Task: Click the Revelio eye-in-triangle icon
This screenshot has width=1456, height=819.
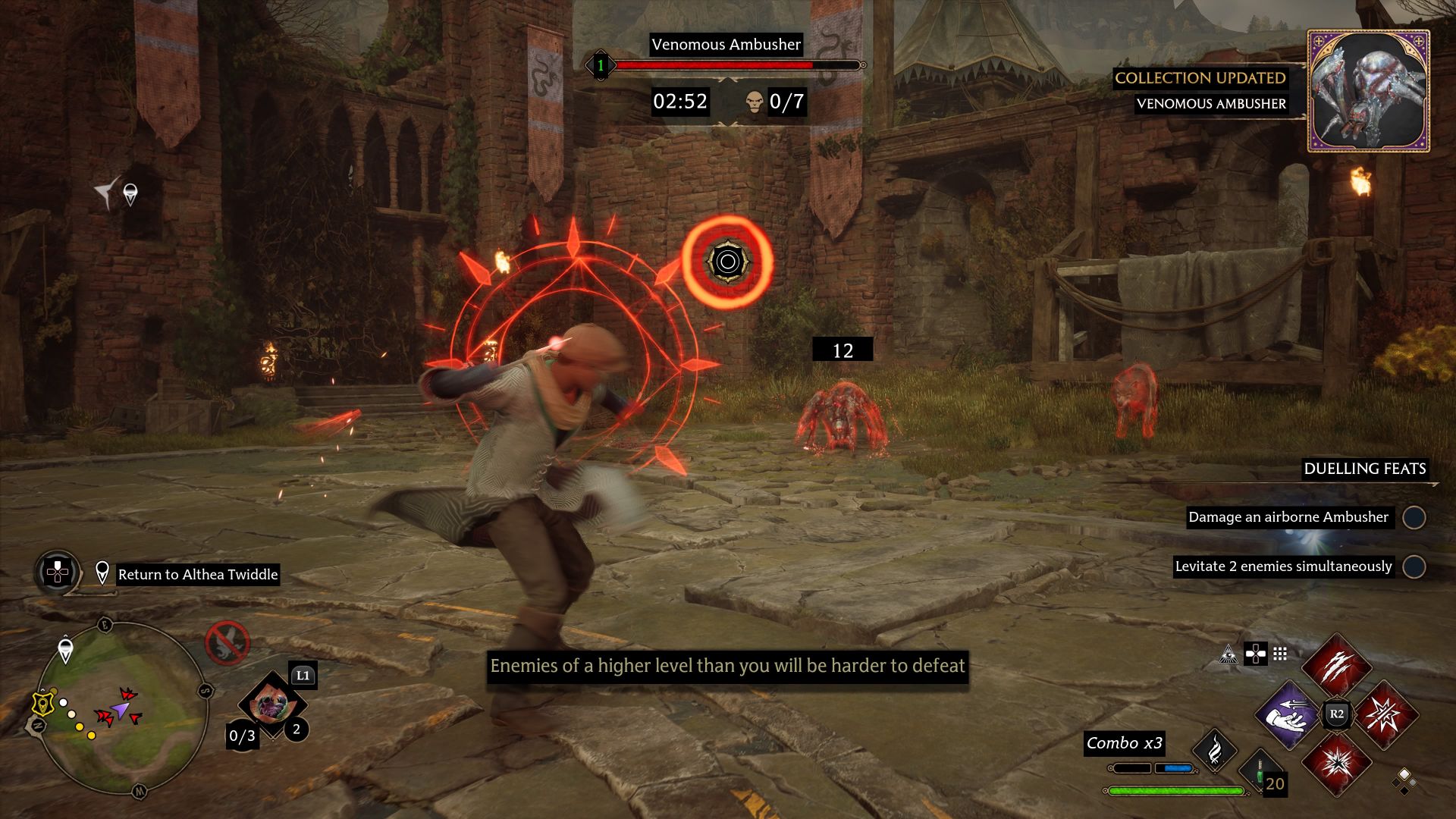Action: tap(1228, 654)
